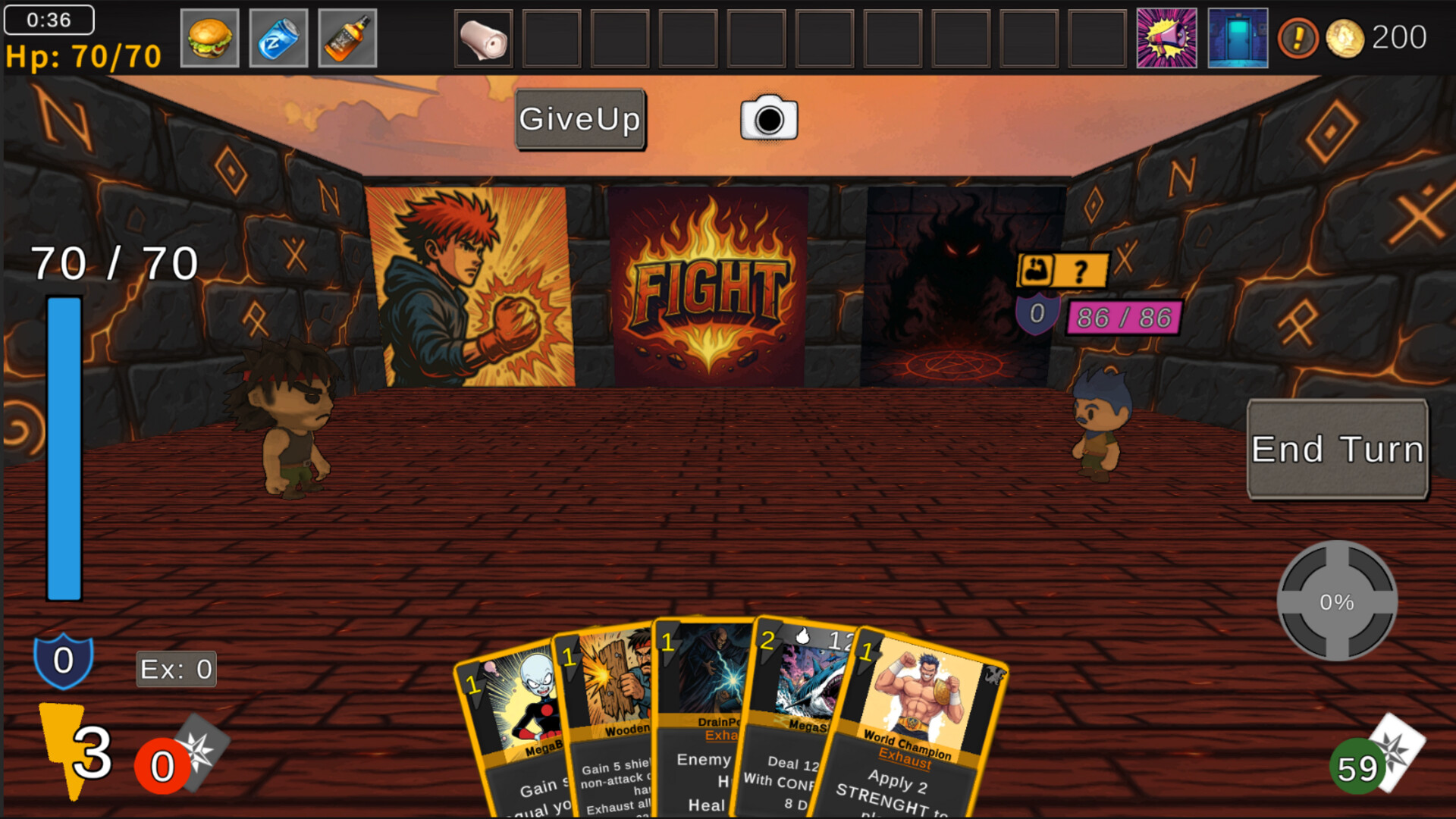
Task: Click the portal door icon
Action: coord(1238,37)
